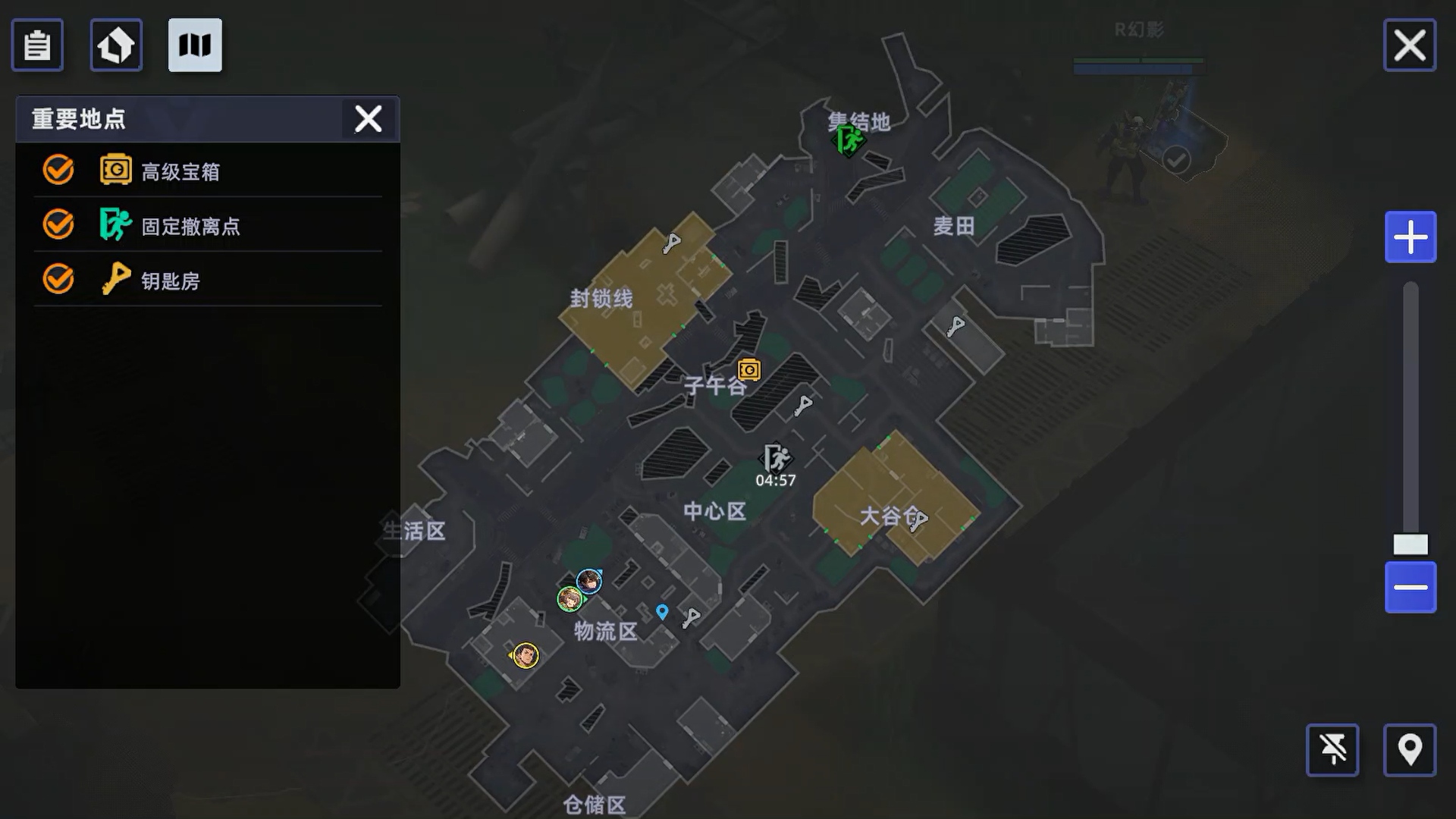Viewport: 1456px width, 819px height.
Task: Toggle the 高级宝箱 filter checkbox
Action: [58, 171]
